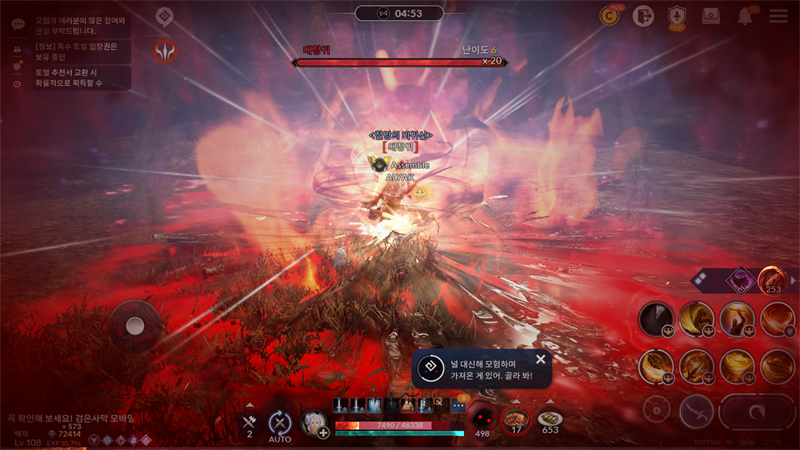Open the bell notifications icon
This screenshot has width=800, height=450.
(x=745, y=16)
